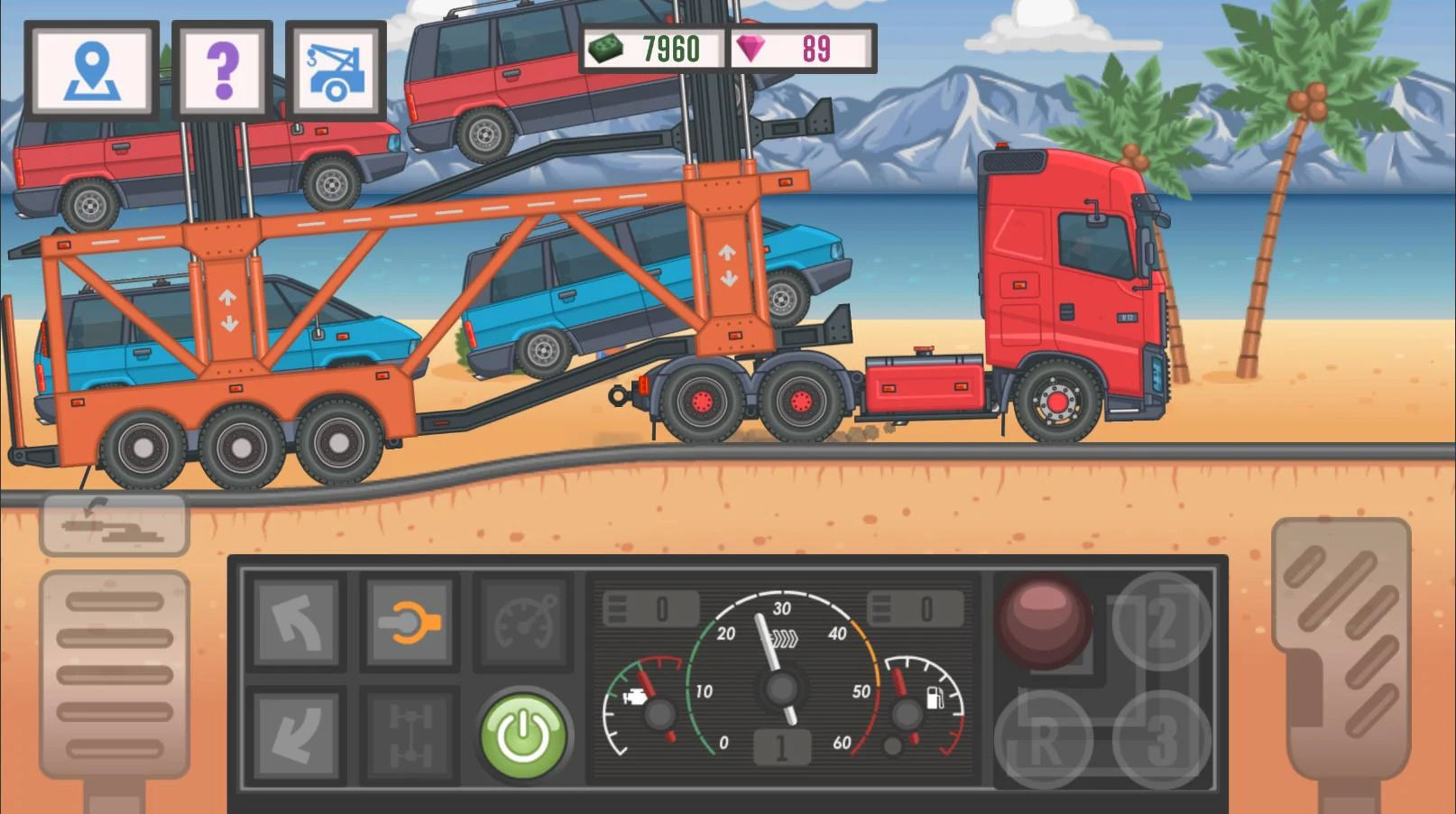Toggle the axle differential lock button
This screenshot has width=1456, height=814.
410,735
